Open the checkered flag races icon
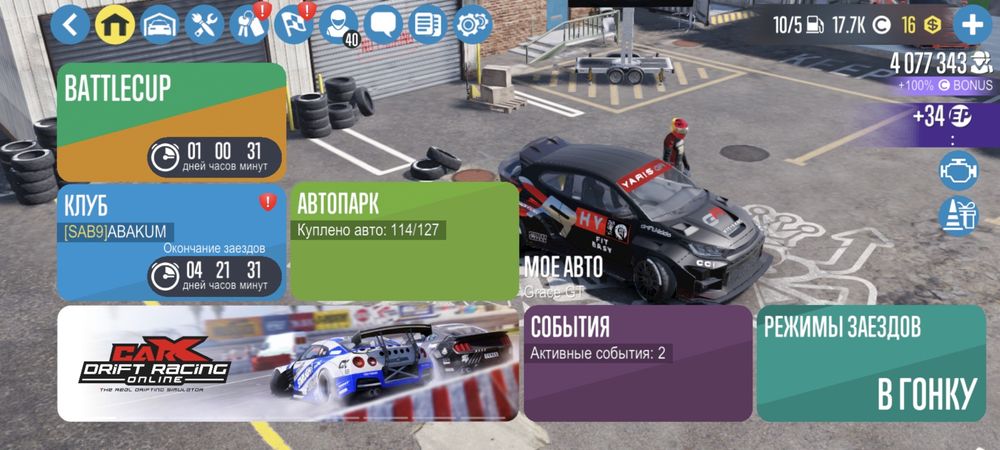 [294, 24]
